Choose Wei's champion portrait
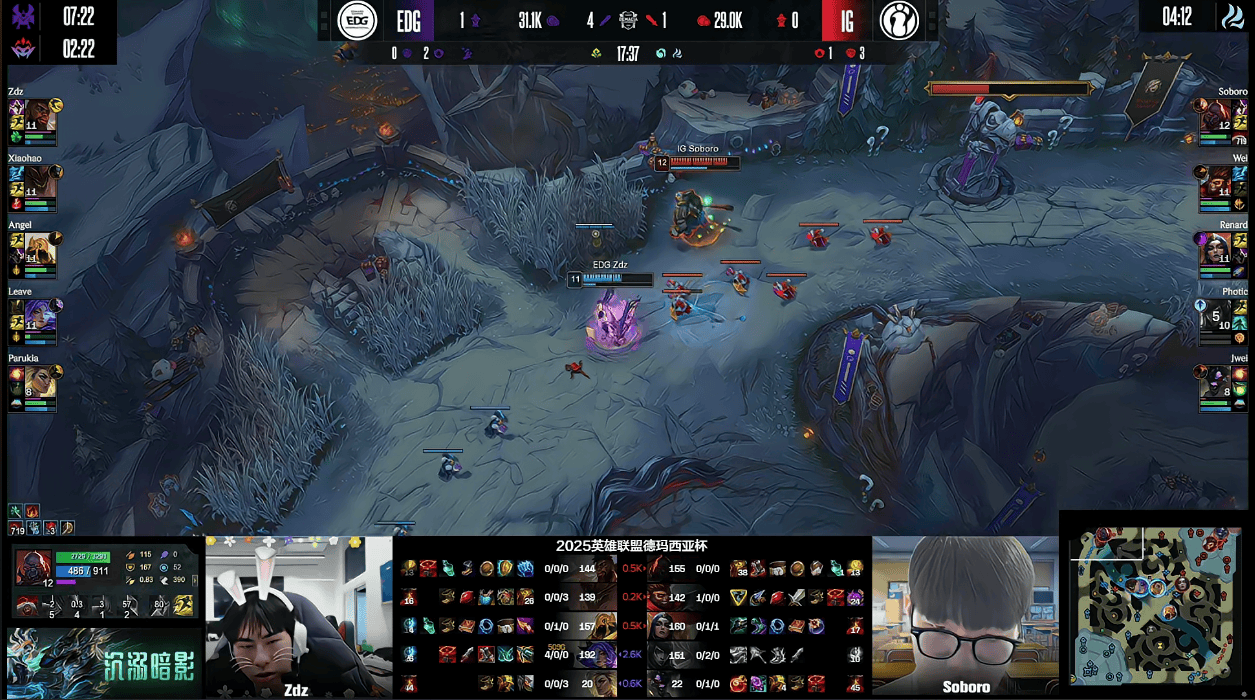 [x=1215, y=181]
